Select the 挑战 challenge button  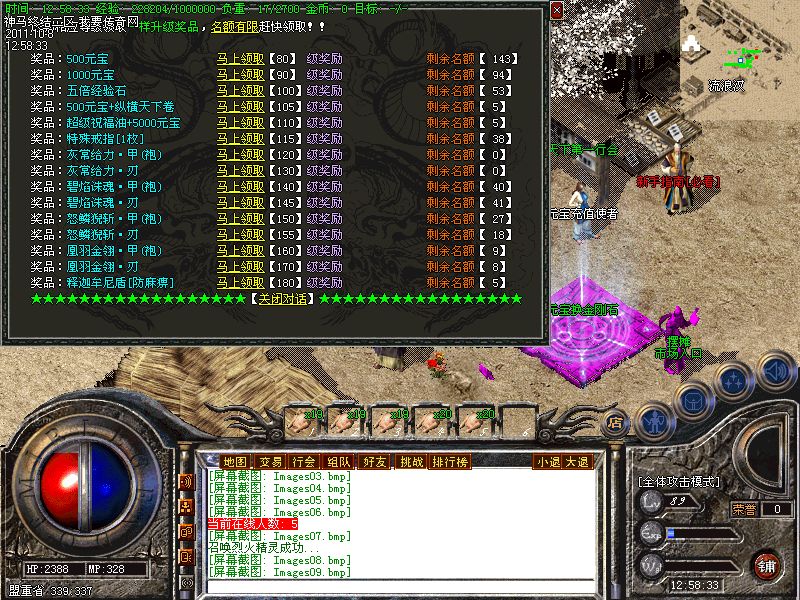coord(411,461)
